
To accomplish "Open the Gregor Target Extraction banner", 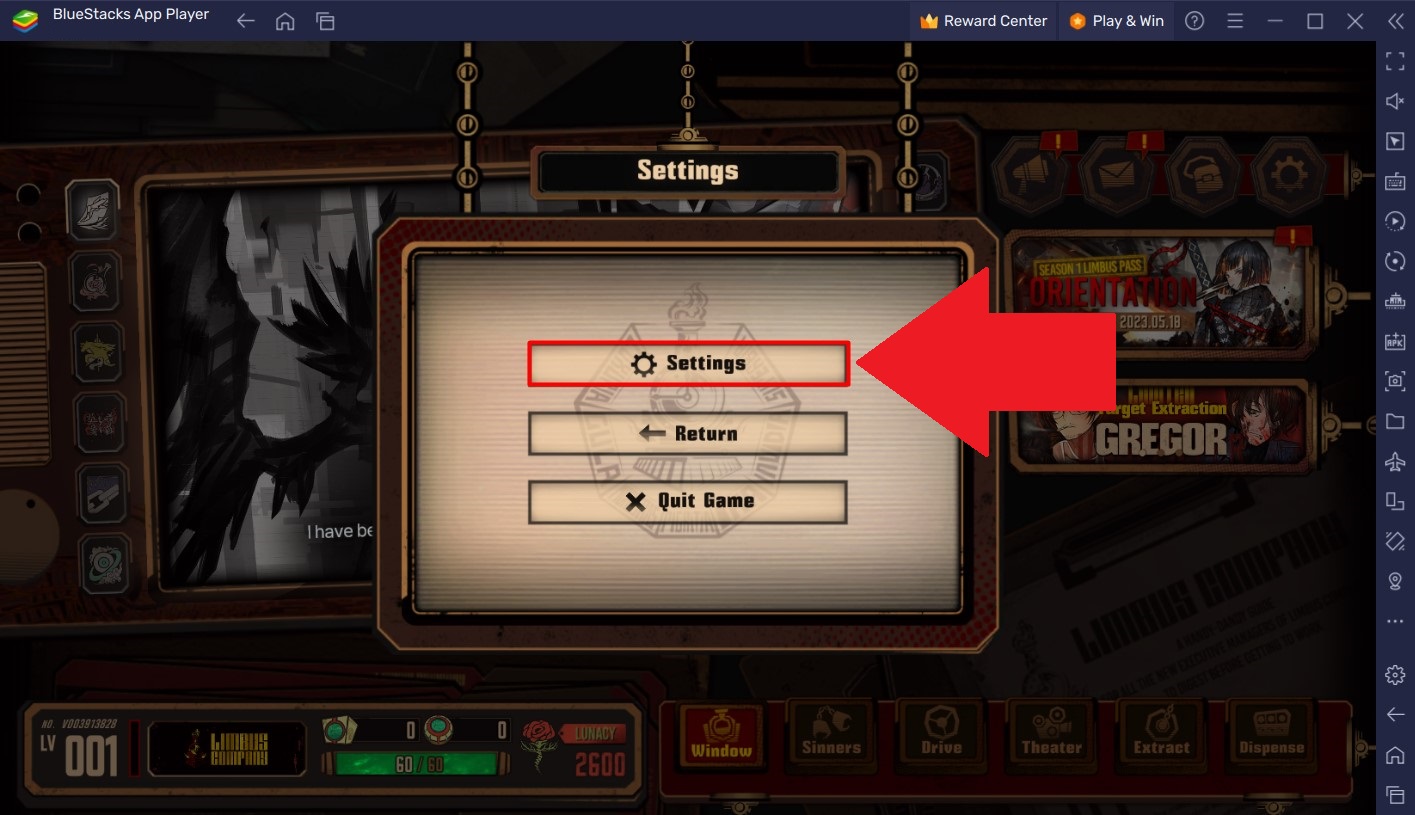I will (x=1160, y=425).
